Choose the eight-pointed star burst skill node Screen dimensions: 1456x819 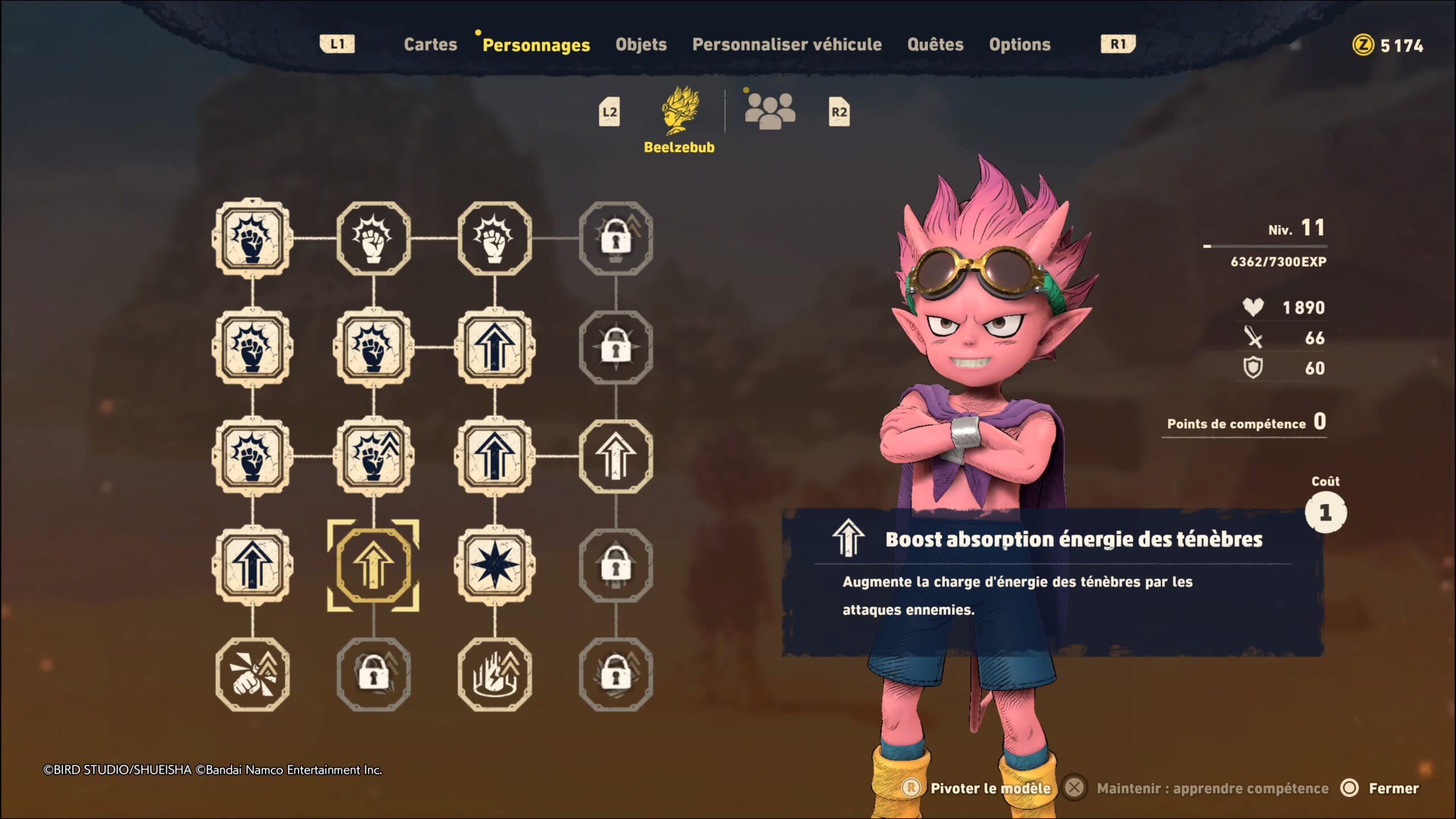(x=494, y=565)
